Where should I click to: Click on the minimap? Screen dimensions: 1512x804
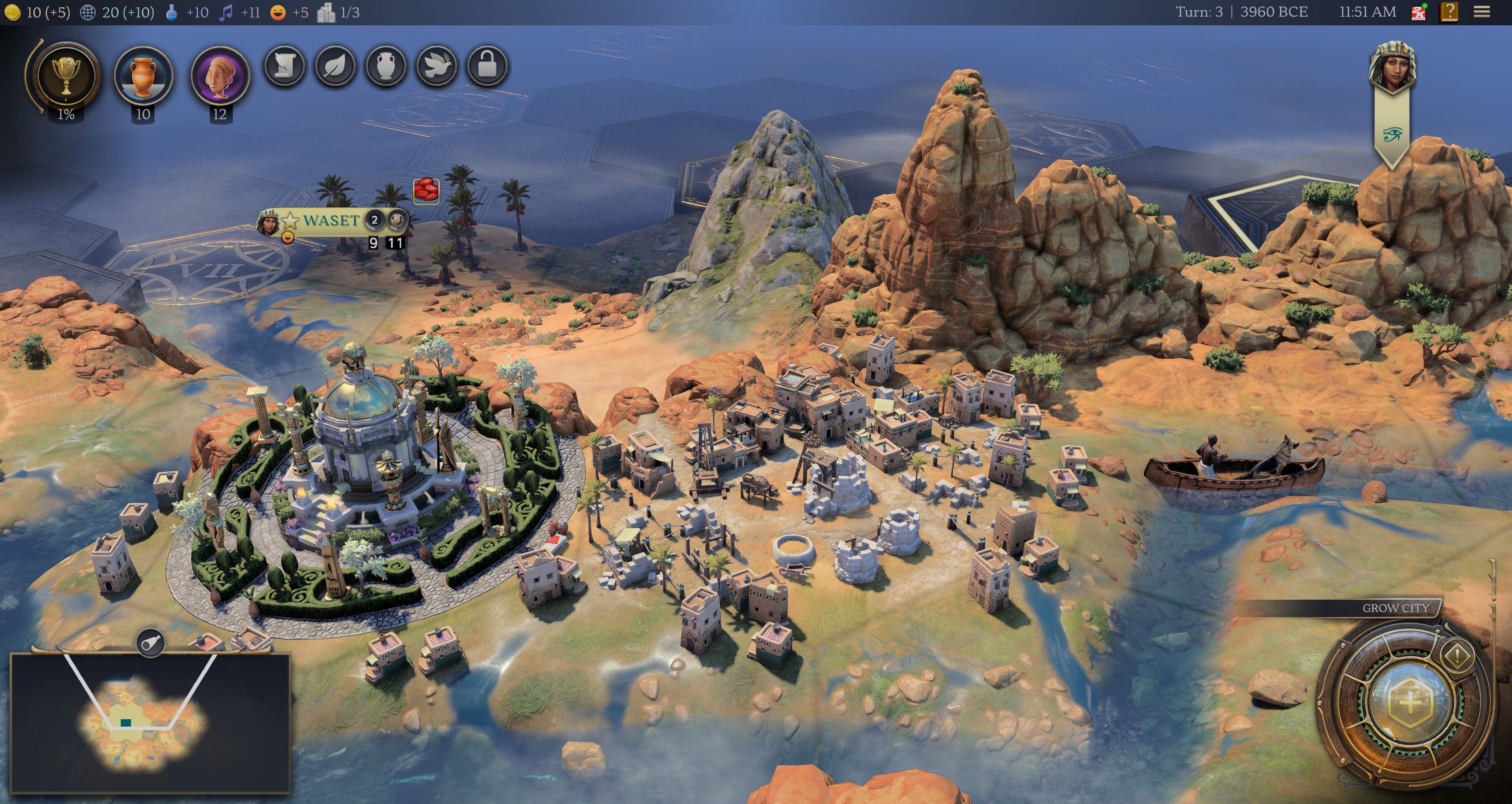pyautogui.click(x=150, y=722)
